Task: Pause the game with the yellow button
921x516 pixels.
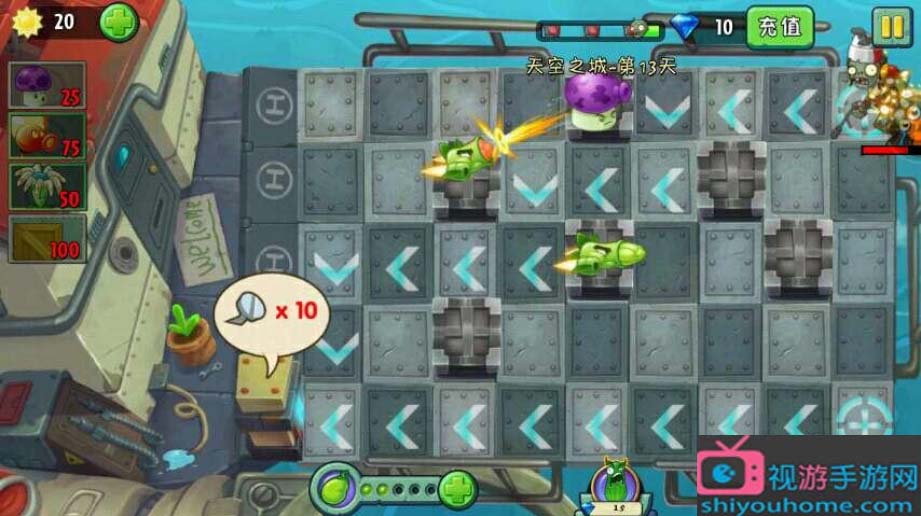Action: 891,25
